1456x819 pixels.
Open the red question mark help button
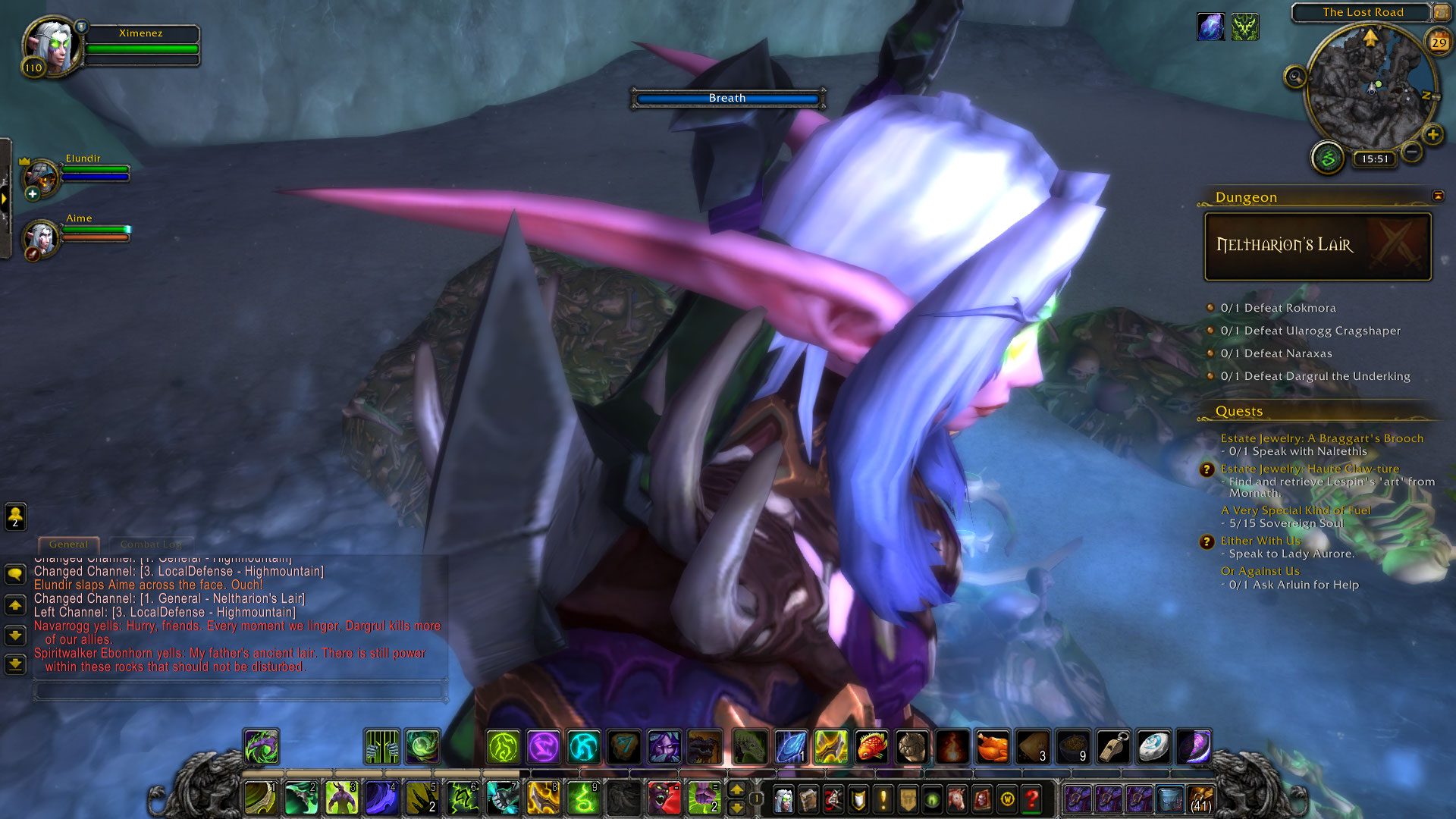pos(1031,799)
